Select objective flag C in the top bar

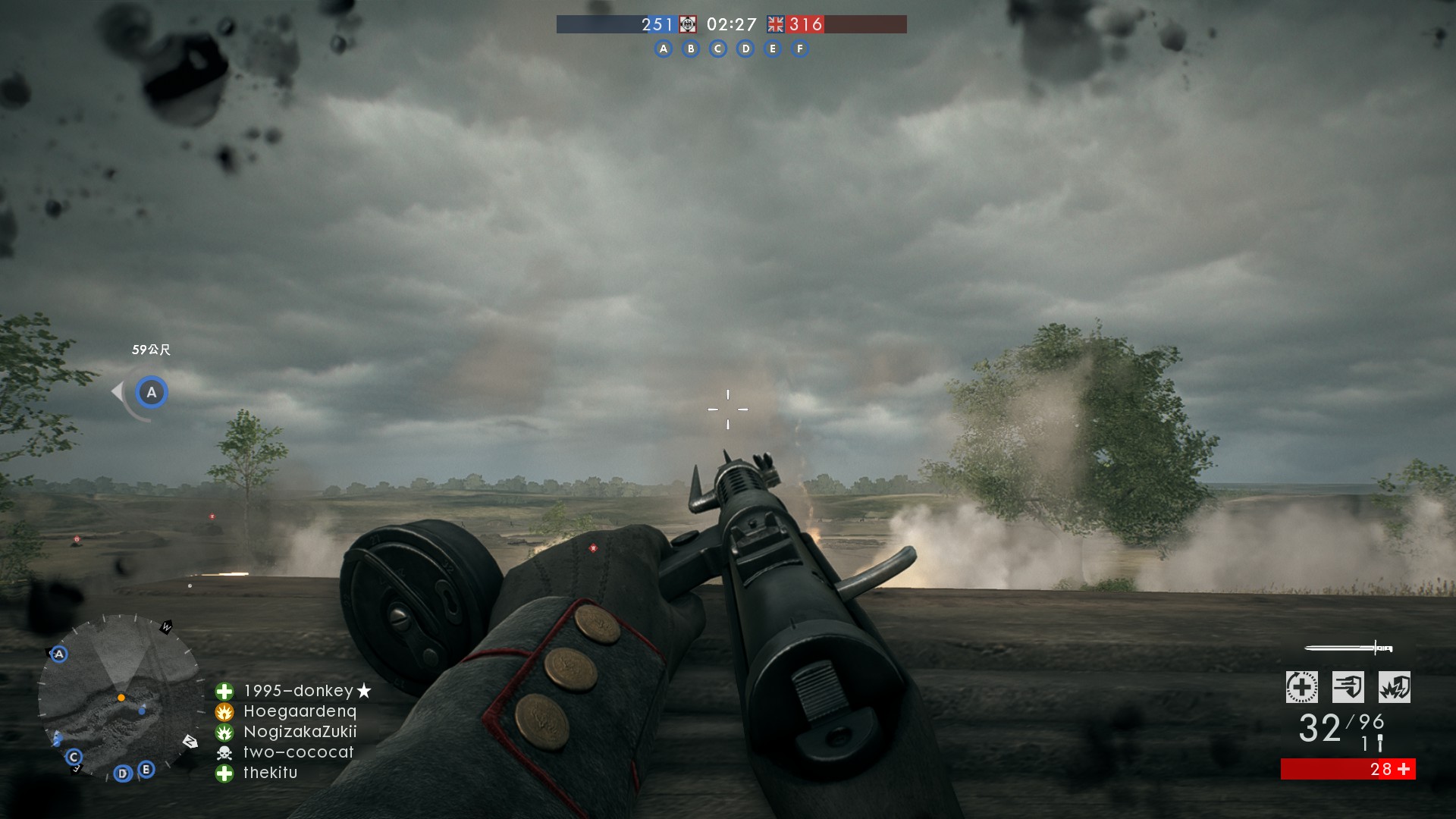[718, 49]
